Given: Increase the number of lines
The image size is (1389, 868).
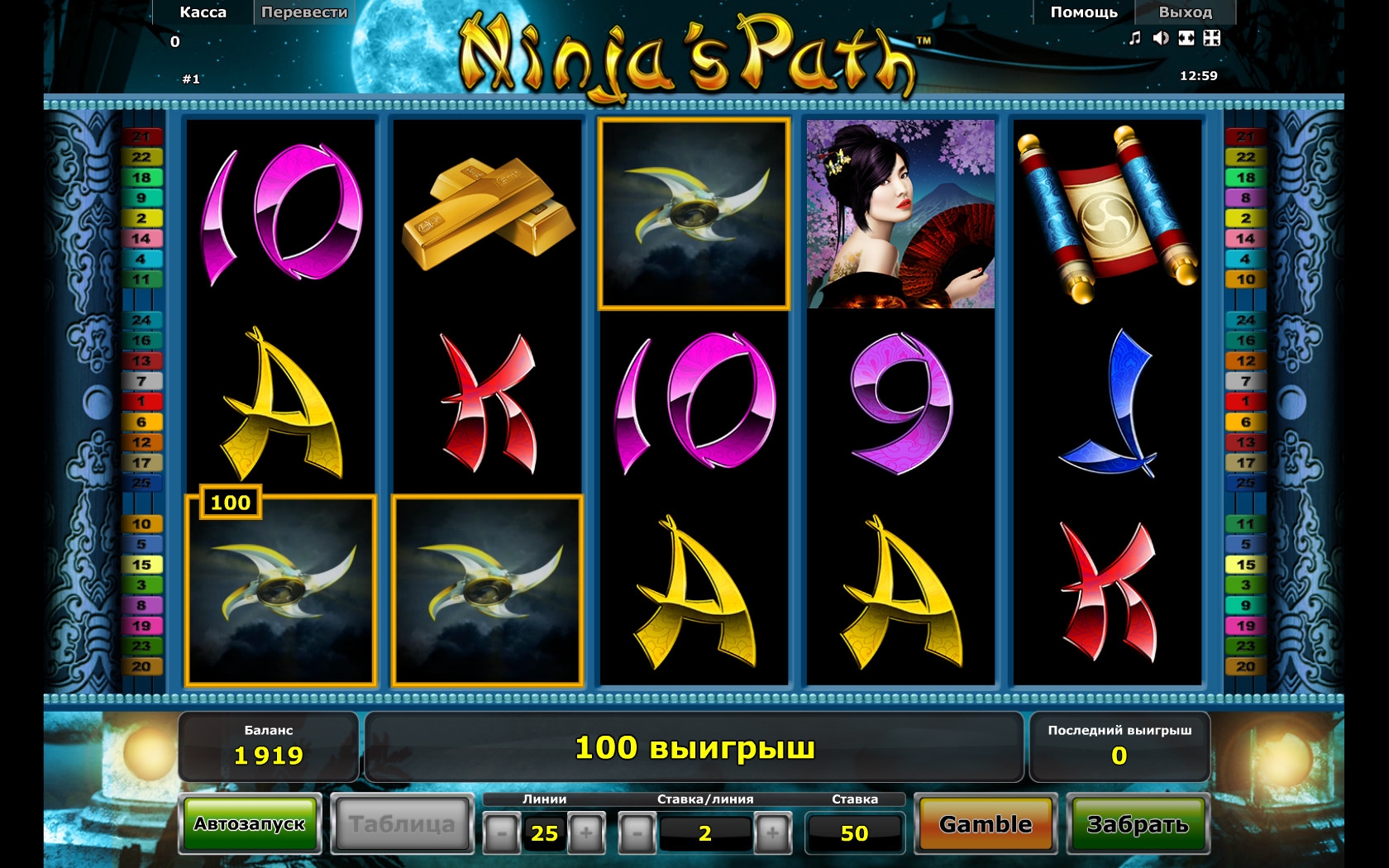Looking at the screenshot, I should (586, 832).
